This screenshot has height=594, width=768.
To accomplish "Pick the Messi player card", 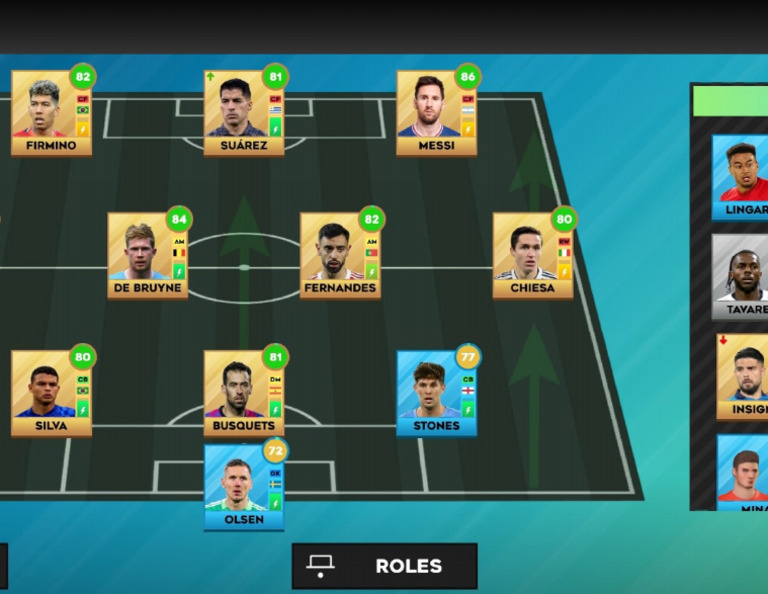I will (x=436, y=113).
